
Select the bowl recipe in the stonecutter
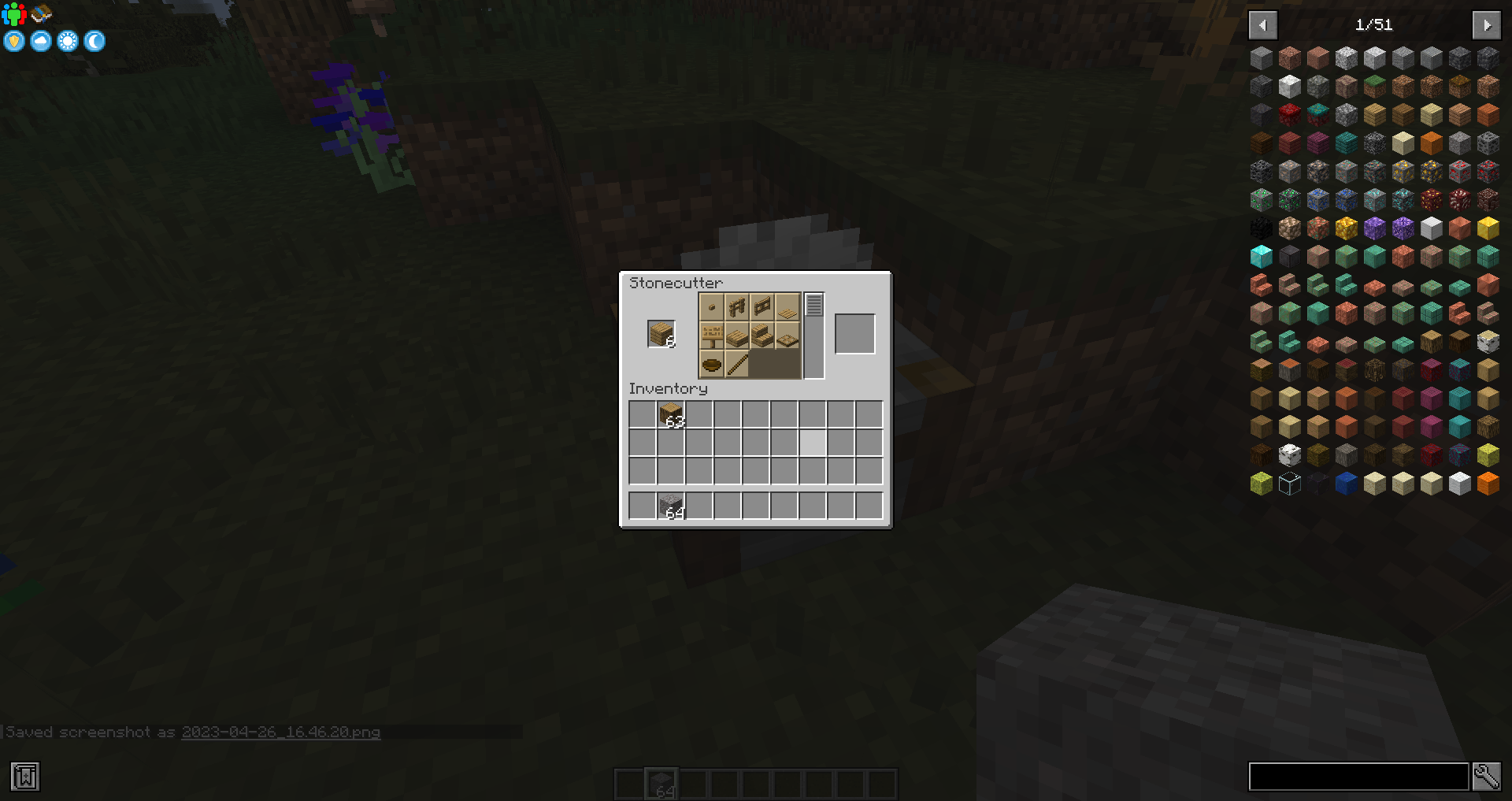click(711, 362)
